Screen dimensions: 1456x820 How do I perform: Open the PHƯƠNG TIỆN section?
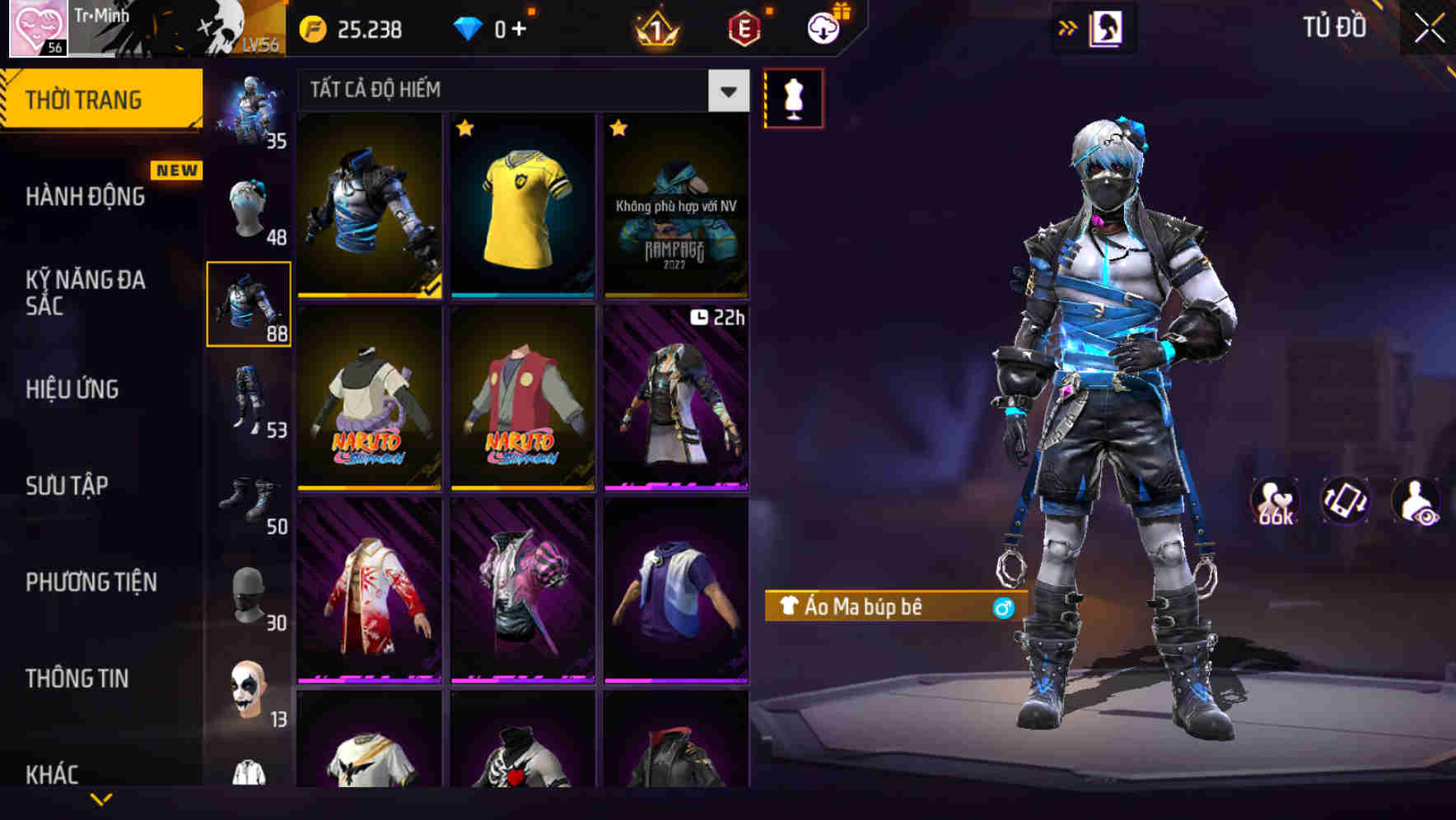coord(91,581)
